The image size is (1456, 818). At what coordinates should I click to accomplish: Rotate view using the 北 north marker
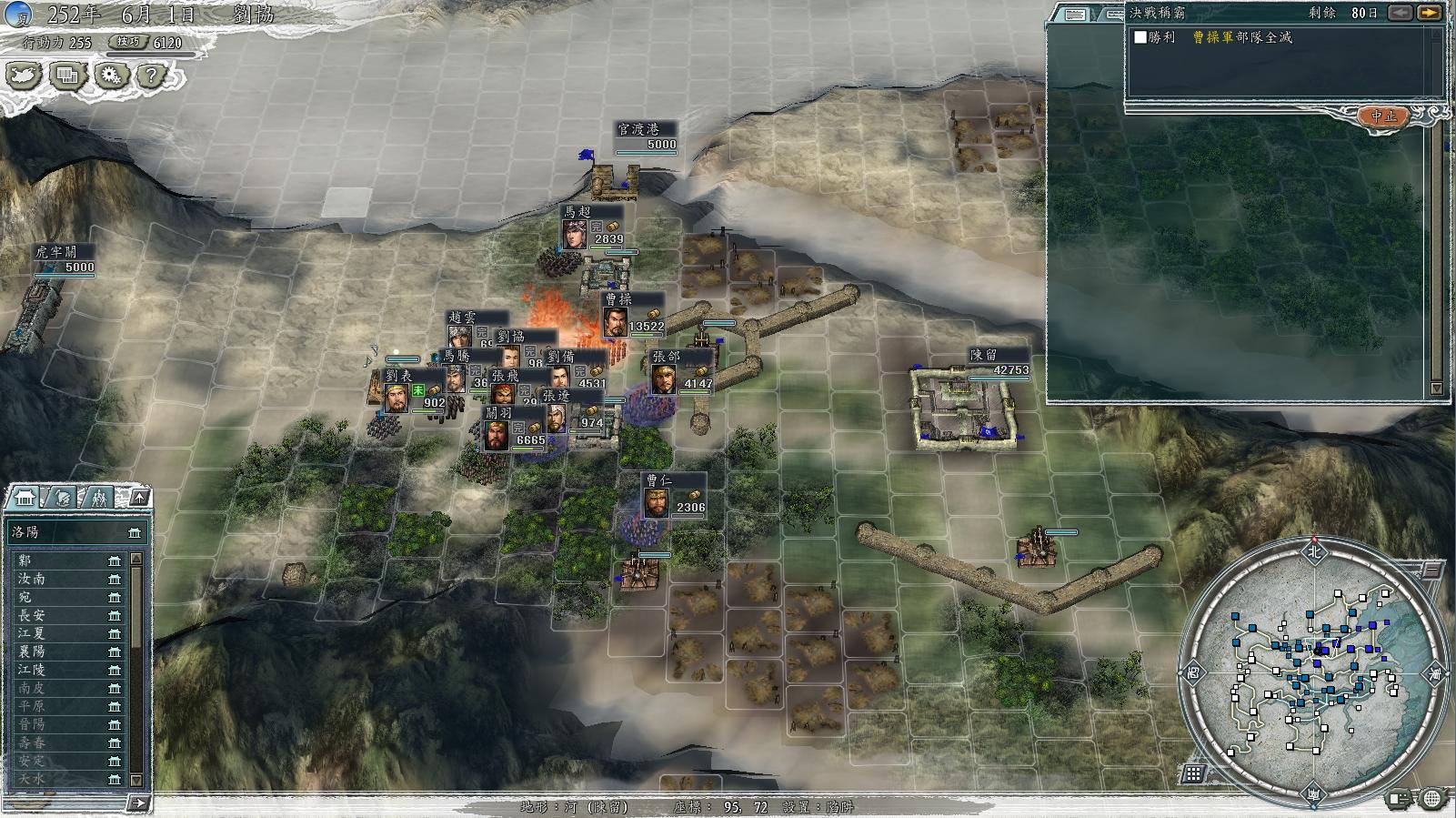(1313, 550)
